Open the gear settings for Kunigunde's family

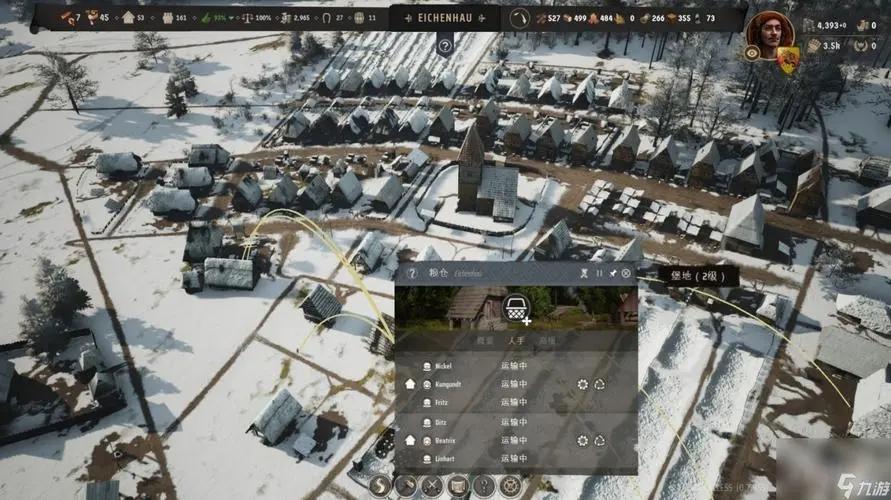583,384
